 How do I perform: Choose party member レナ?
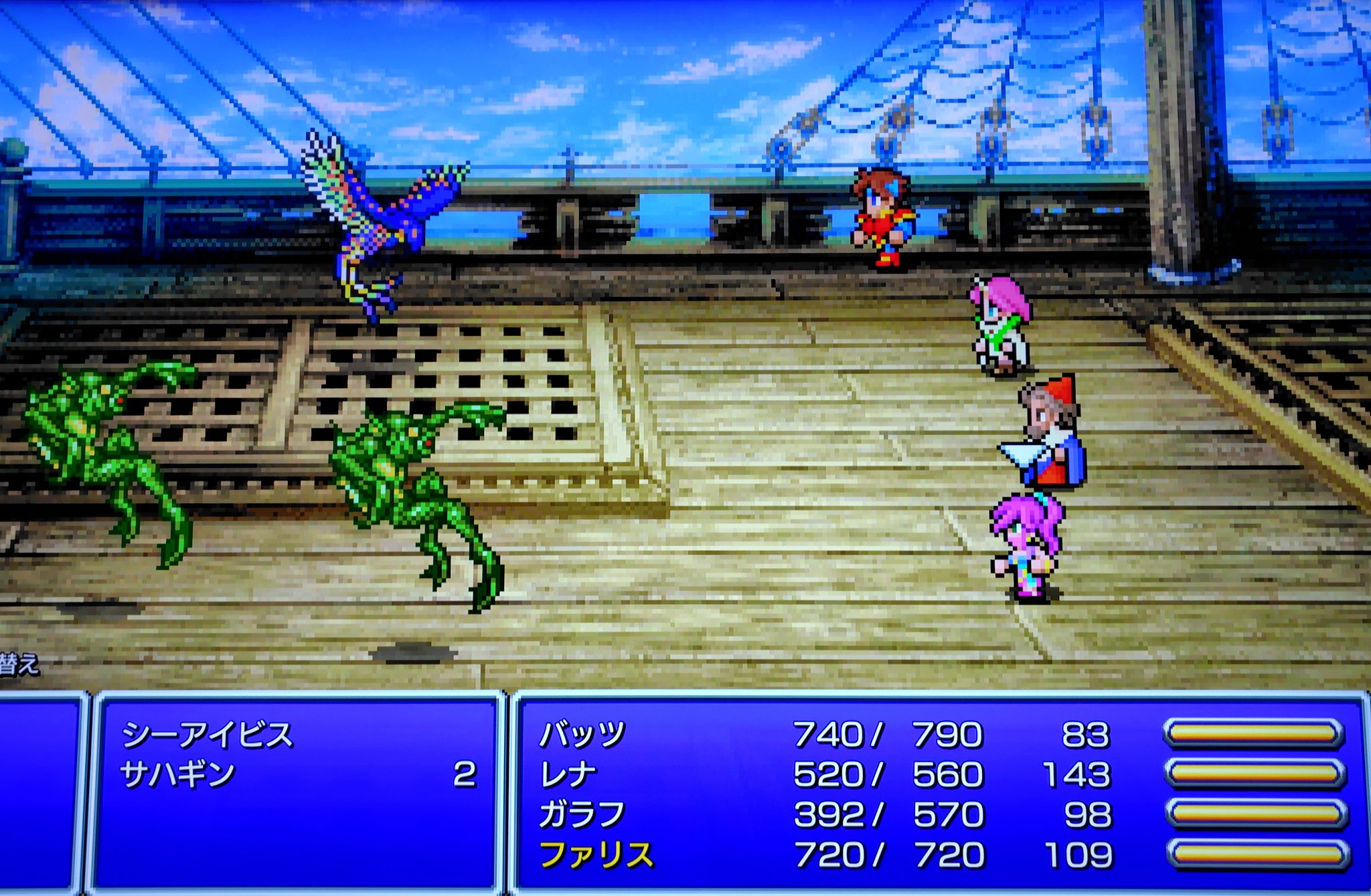point(568,775)
